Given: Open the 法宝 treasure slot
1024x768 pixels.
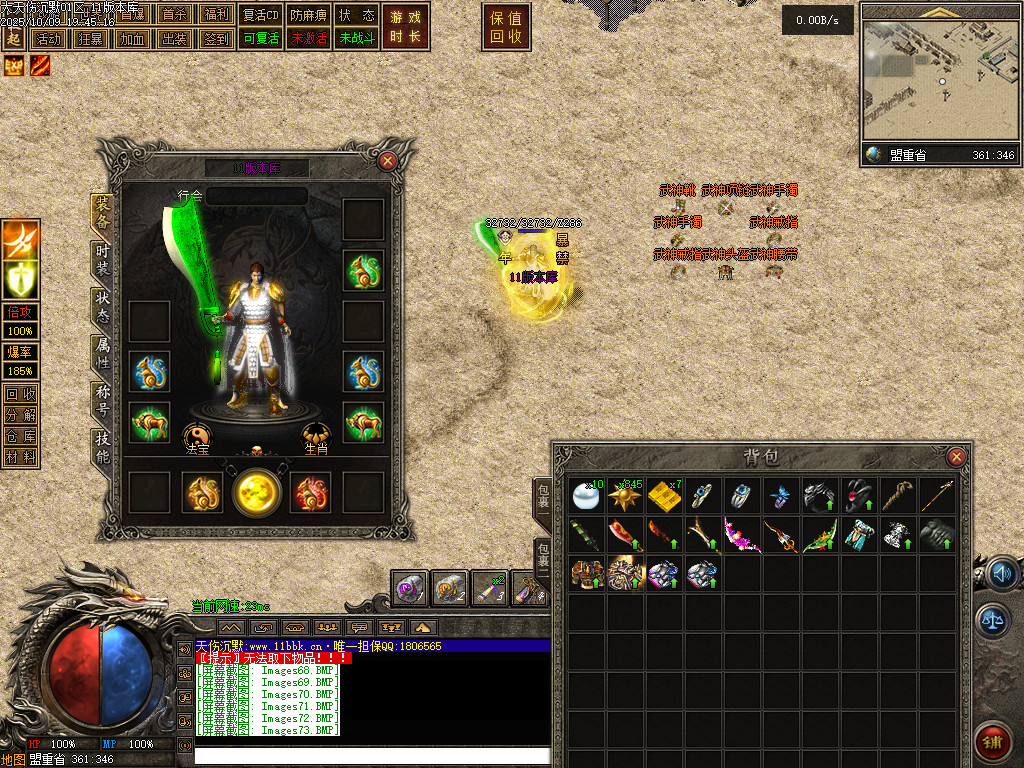Looking at the screenshot, I should (x=197, y=436).
